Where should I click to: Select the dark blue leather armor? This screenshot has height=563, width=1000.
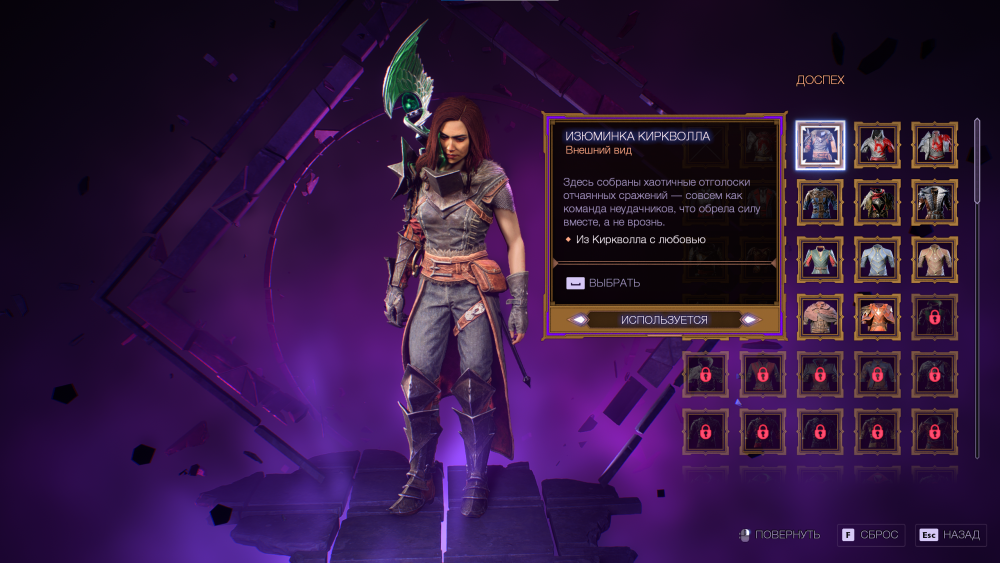(821, 202)
